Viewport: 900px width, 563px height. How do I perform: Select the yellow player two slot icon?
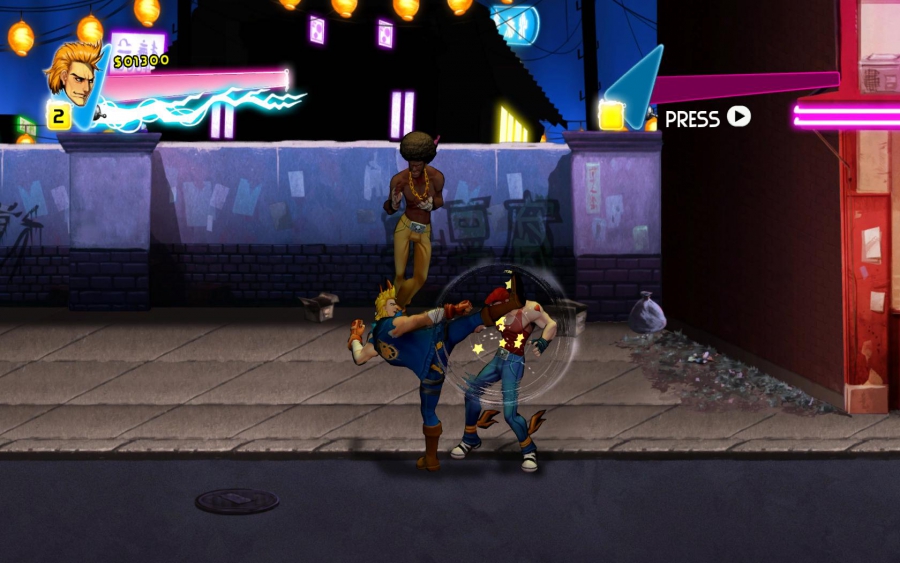[612, 115]
